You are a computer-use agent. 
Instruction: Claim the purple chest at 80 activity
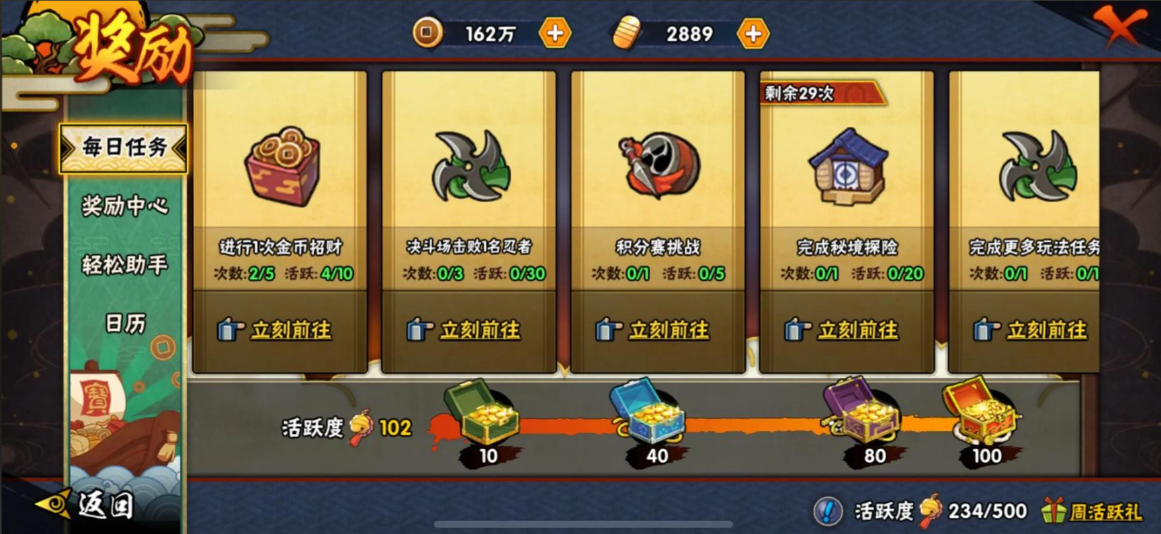click(861, 412)
